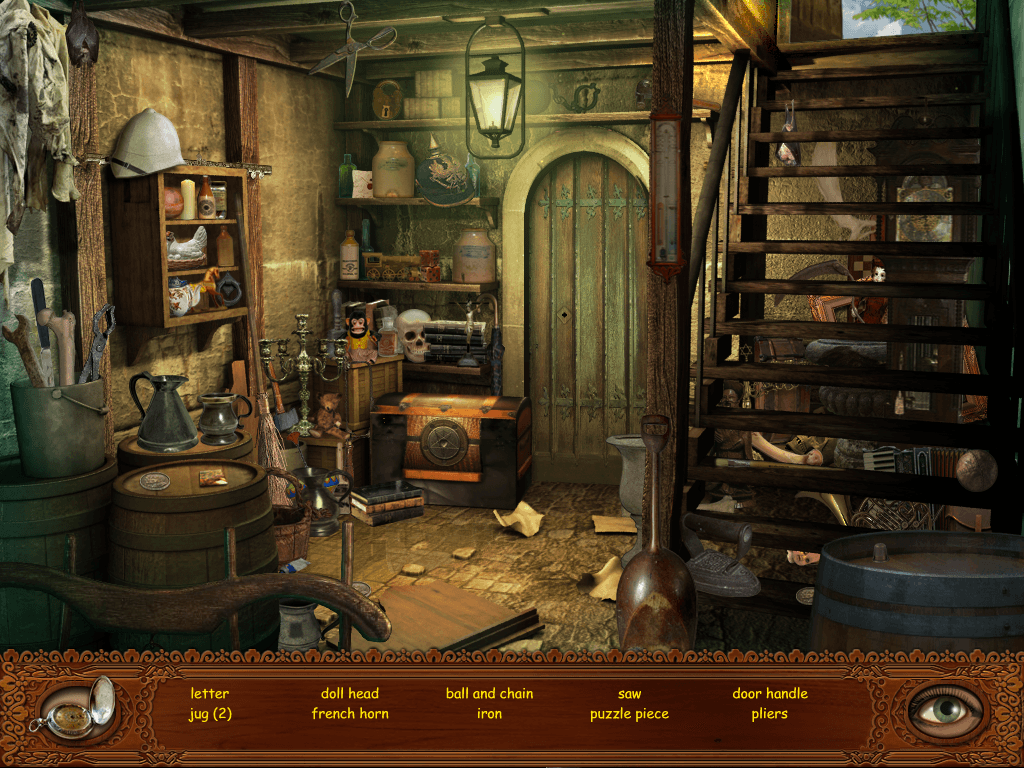Screen dimensions: 1024x768
Task: Click "pliers" in the item list
Action: coord(770,714)
